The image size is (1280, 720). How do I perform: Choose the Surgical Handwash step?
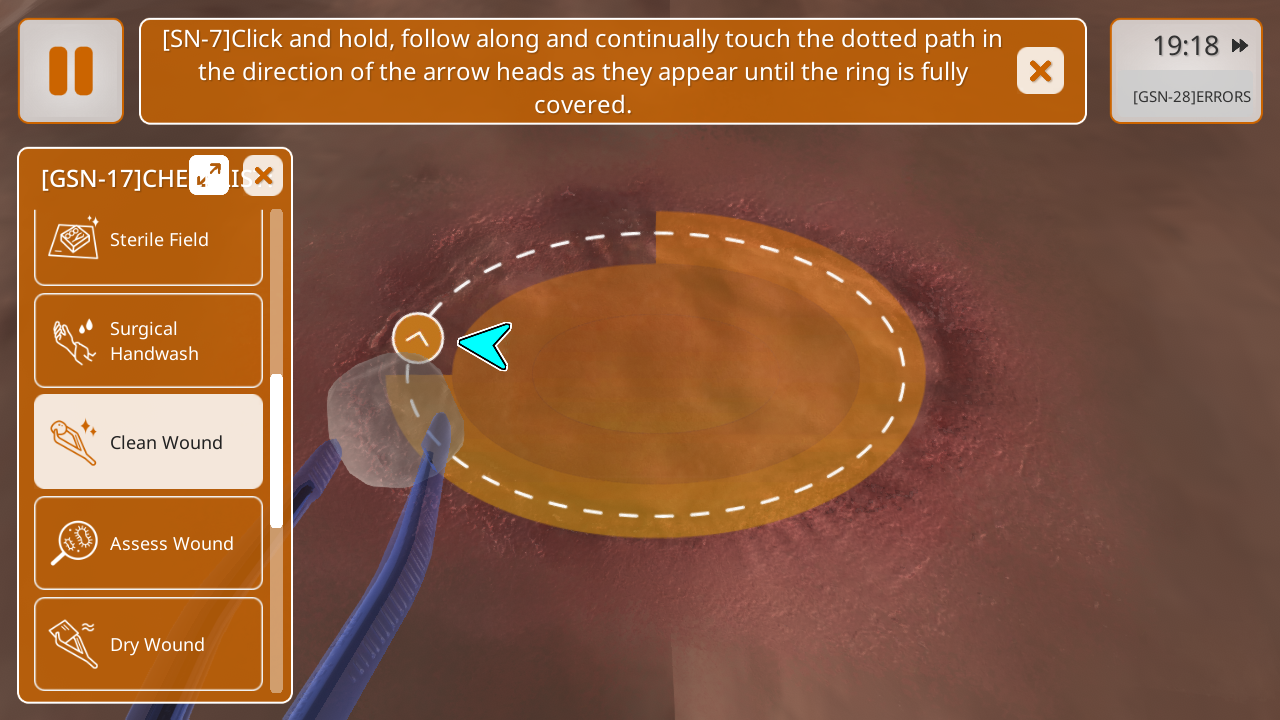pos(148,341)
